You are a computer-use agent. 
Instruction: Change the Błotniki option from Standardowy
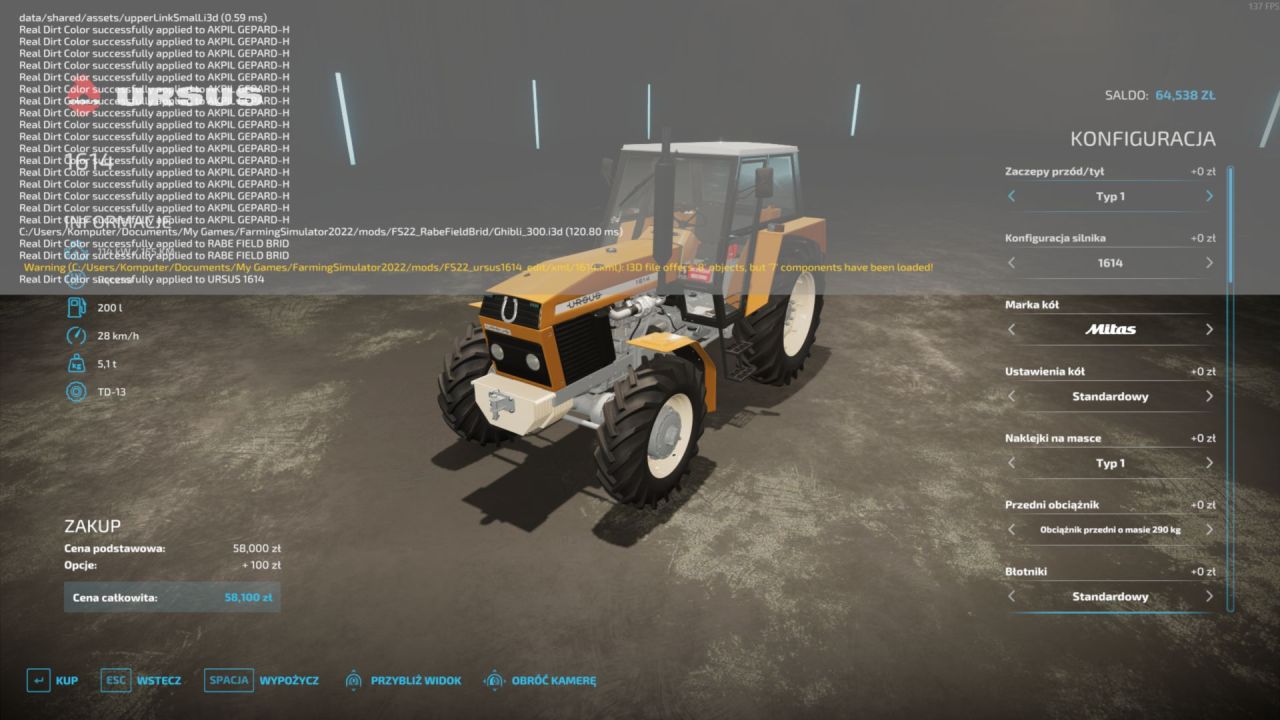coord(1208,596)
